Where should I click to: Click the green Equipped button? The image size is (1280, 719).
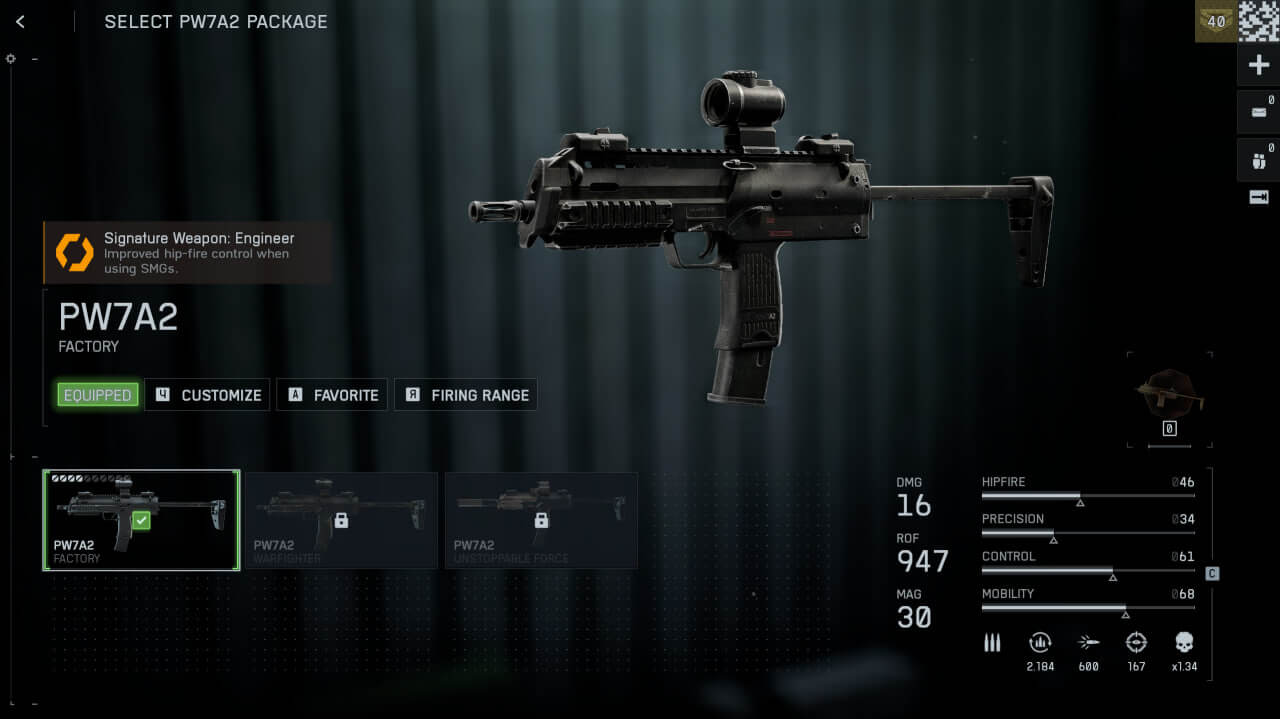click(x=97, y=395)
